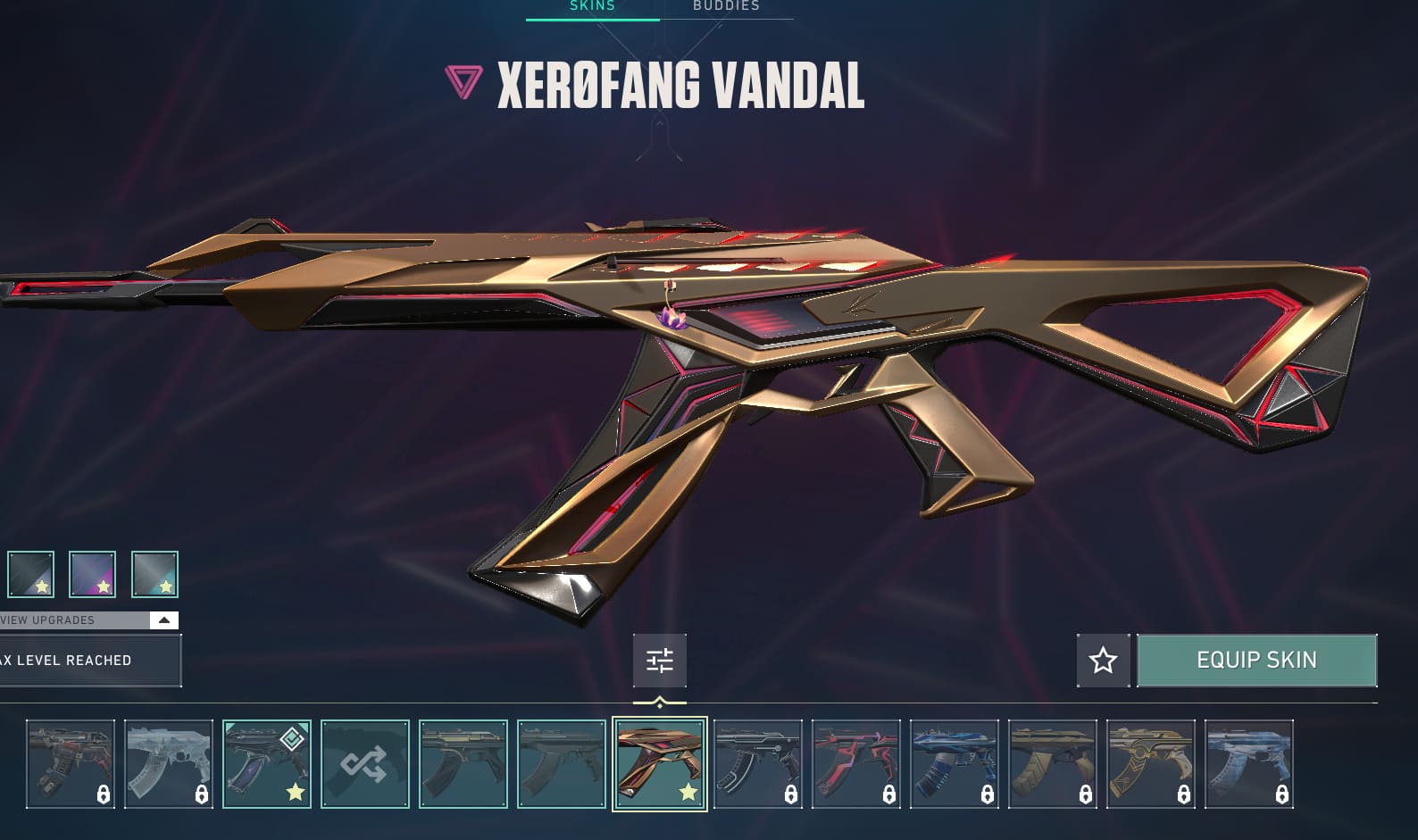Choose the purple-corner variant swatch
This screenshot has width=1418, height=840.
click(x=92, y=574)
